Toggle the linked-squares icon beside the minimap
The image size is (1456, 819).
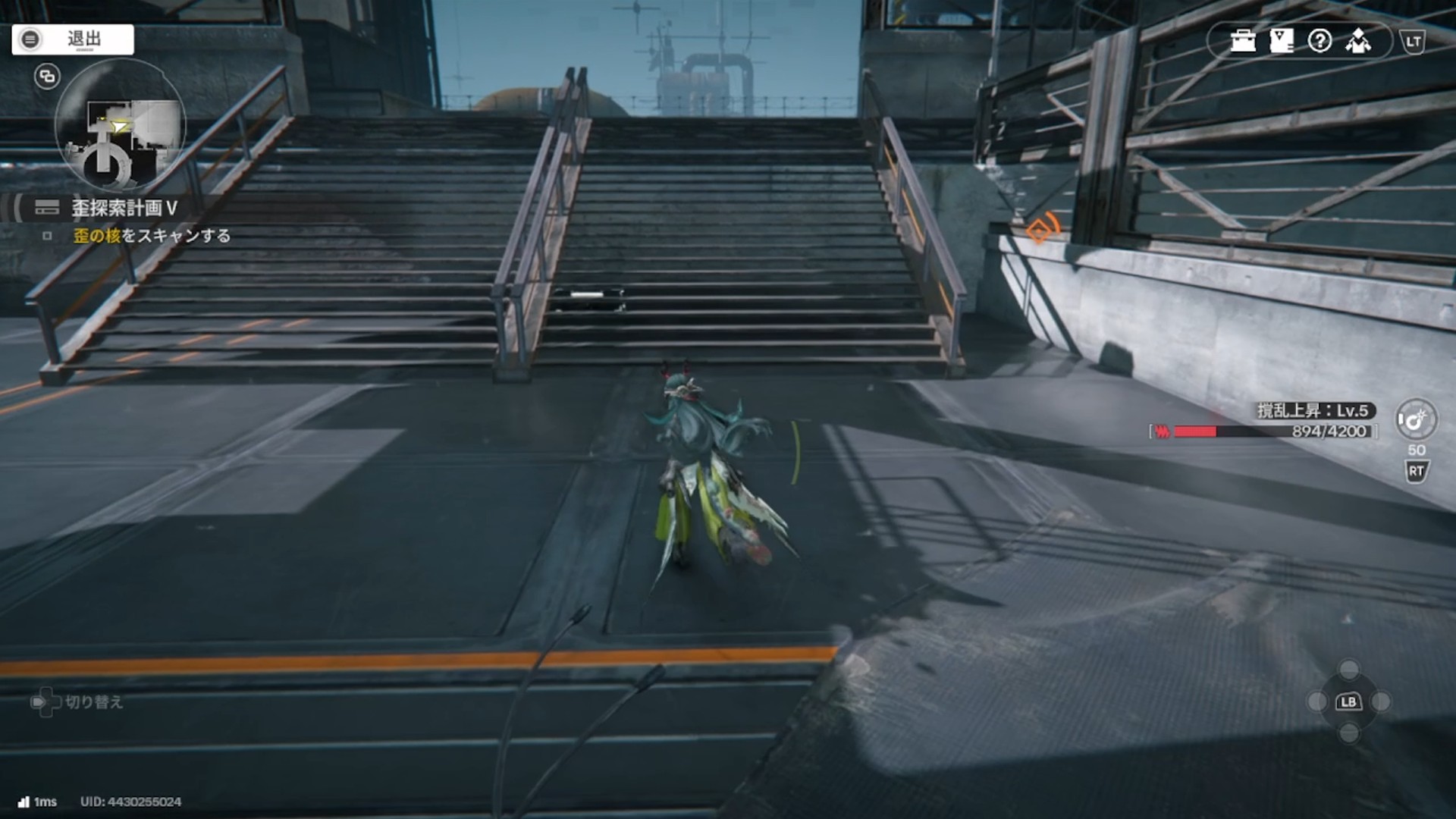tap(47, 77)
